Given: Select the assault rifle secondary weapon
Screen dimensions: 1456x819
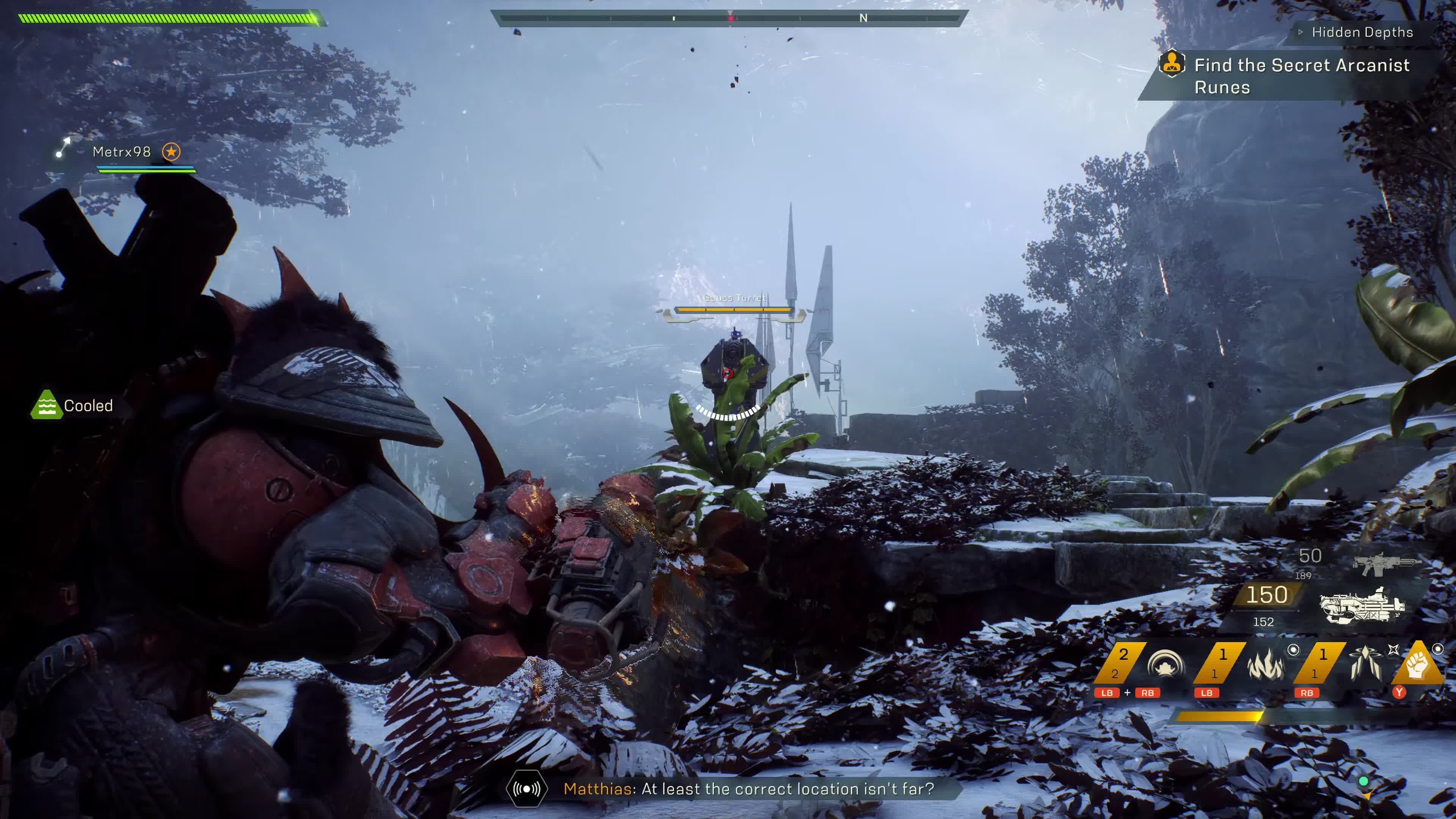Looking at the screenshot, I should pyautogui.click(x=1386, y=562).
